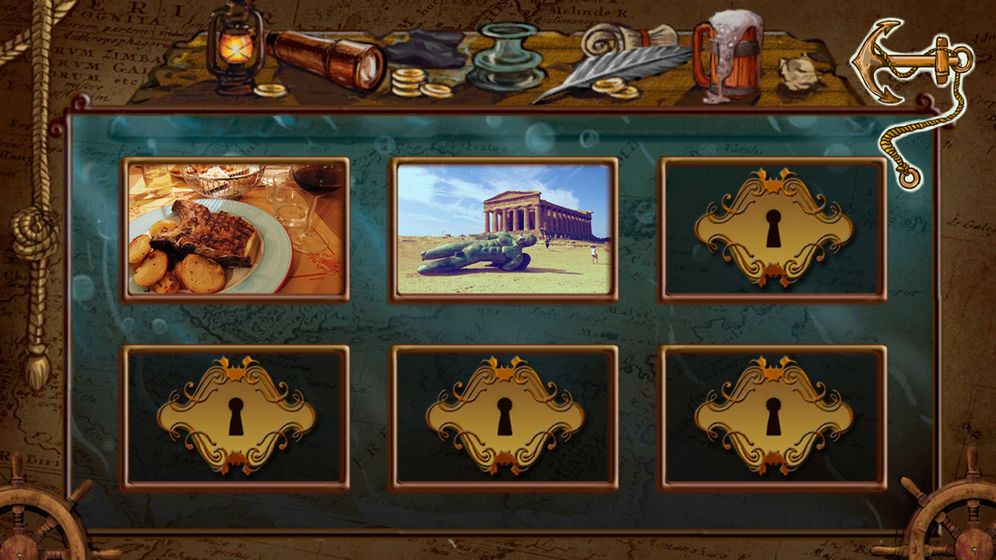Select the ancient temple ruins photo
Screen dimensions: 996x560
tap(503, 229)
